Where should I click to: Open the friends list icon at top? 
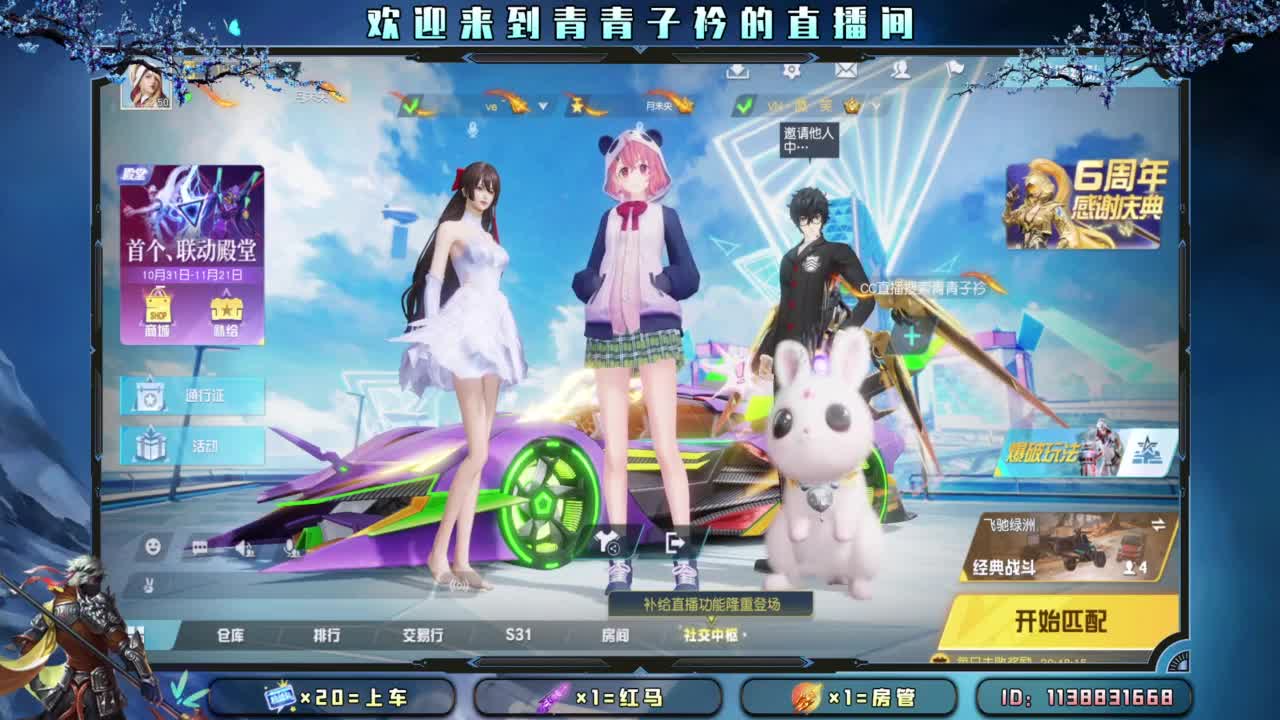pos(901,70)
